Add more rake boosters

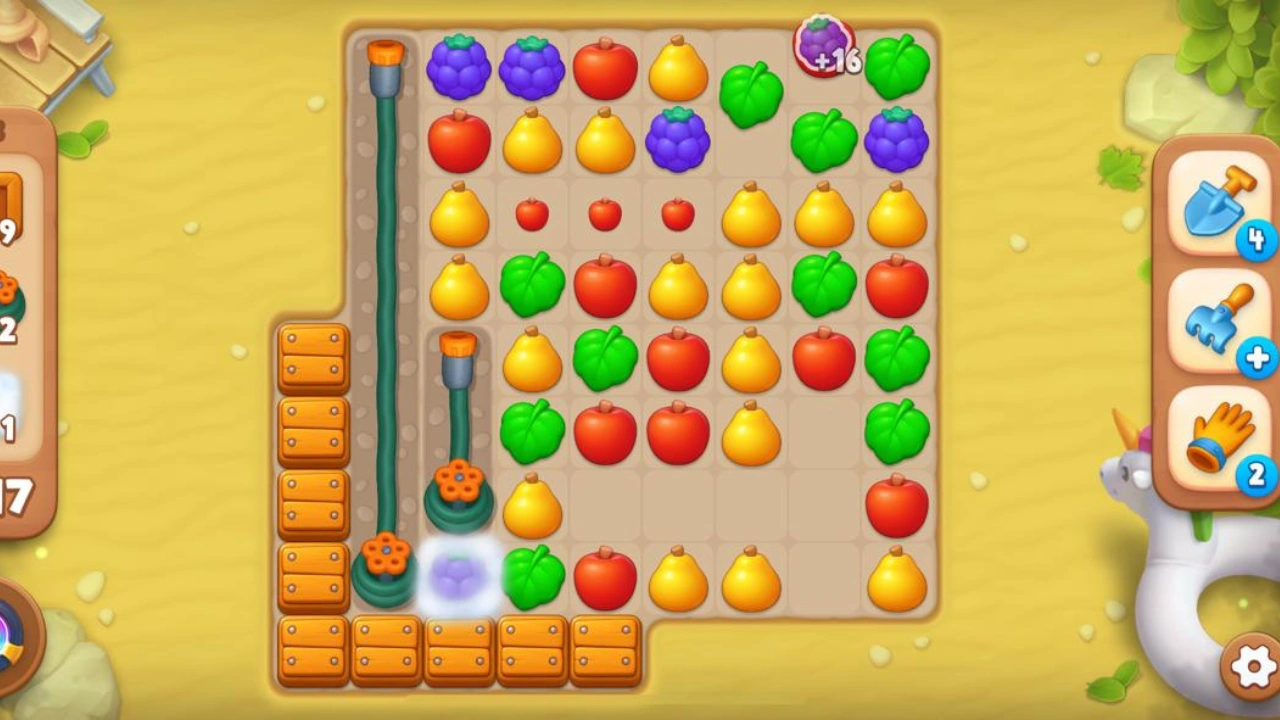[x=1257, y=357]
